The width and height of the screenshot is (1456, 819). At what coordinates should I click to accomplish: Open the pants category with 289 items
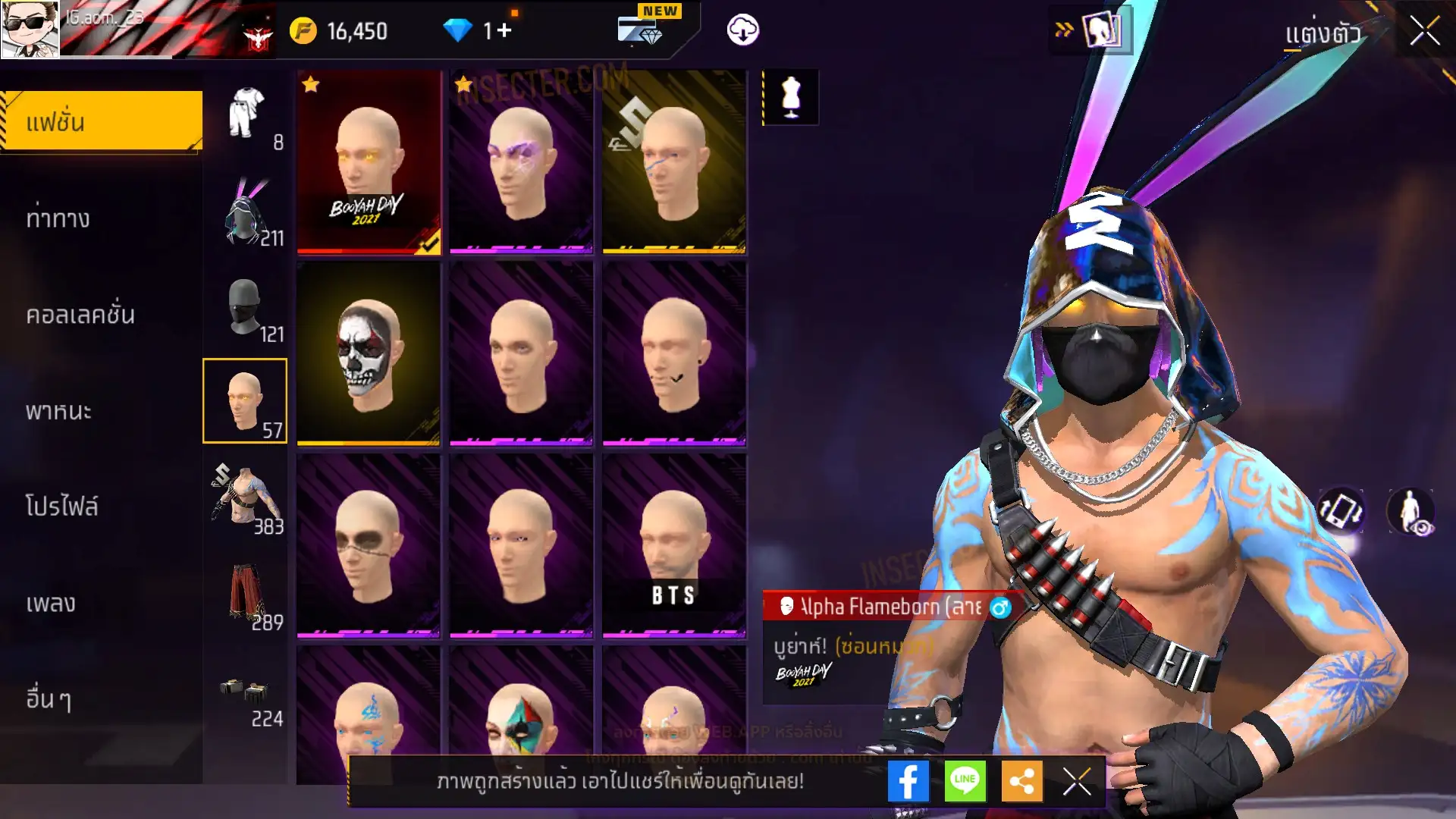(x=245, y=595)
